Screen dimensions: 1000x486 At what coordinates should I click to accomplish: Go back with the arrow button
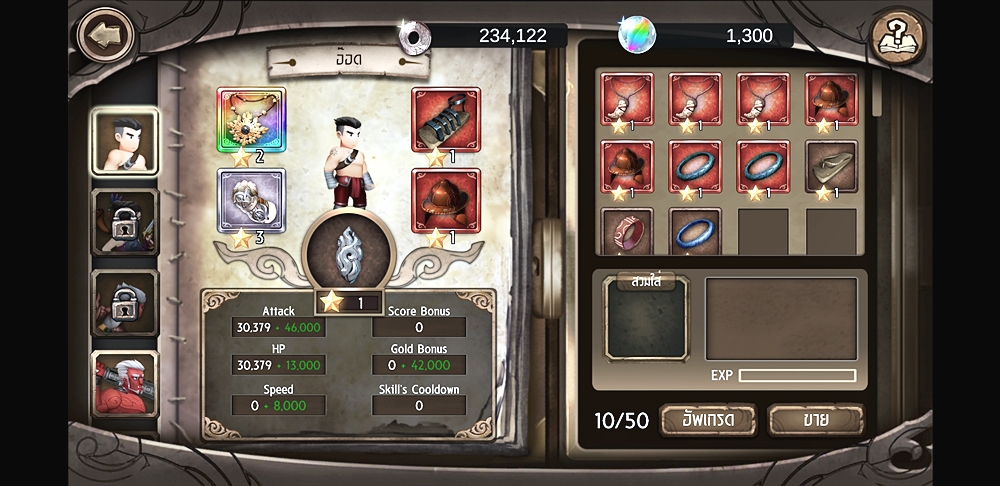[105, 36]
